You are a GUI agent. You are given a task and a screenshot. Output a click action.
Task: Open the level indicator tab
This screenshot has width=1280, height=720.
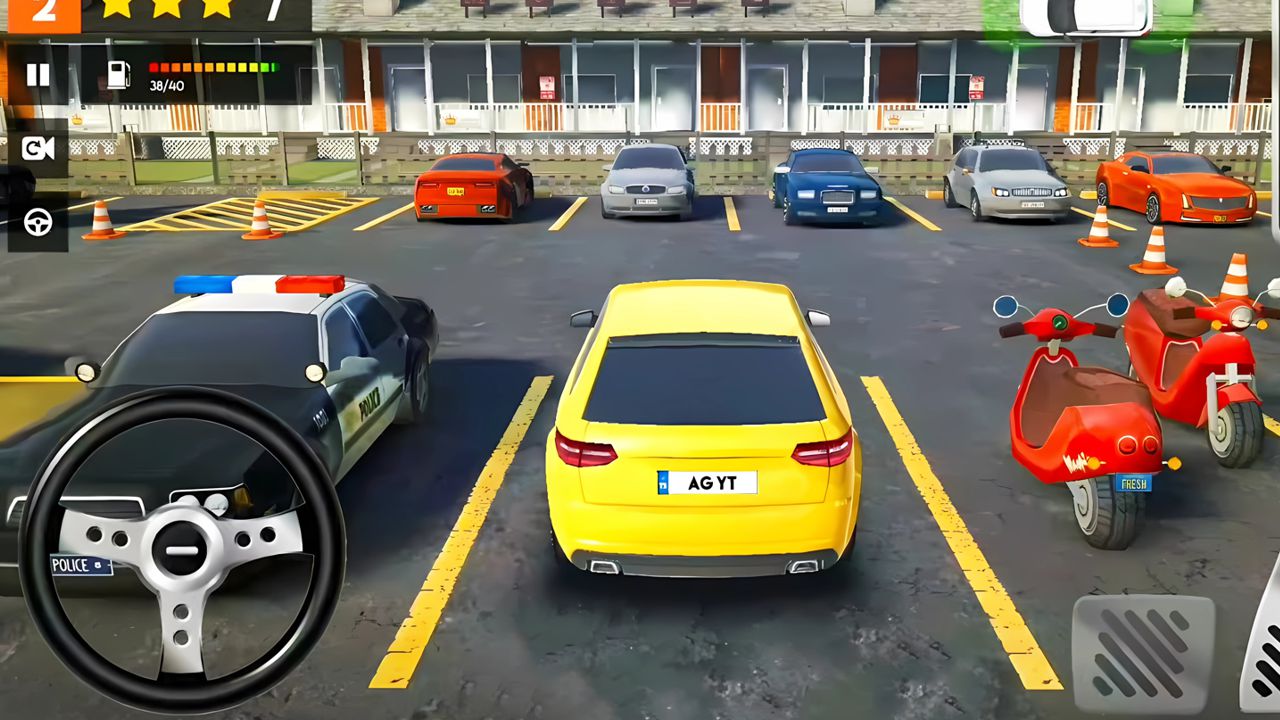click(44, 14)
